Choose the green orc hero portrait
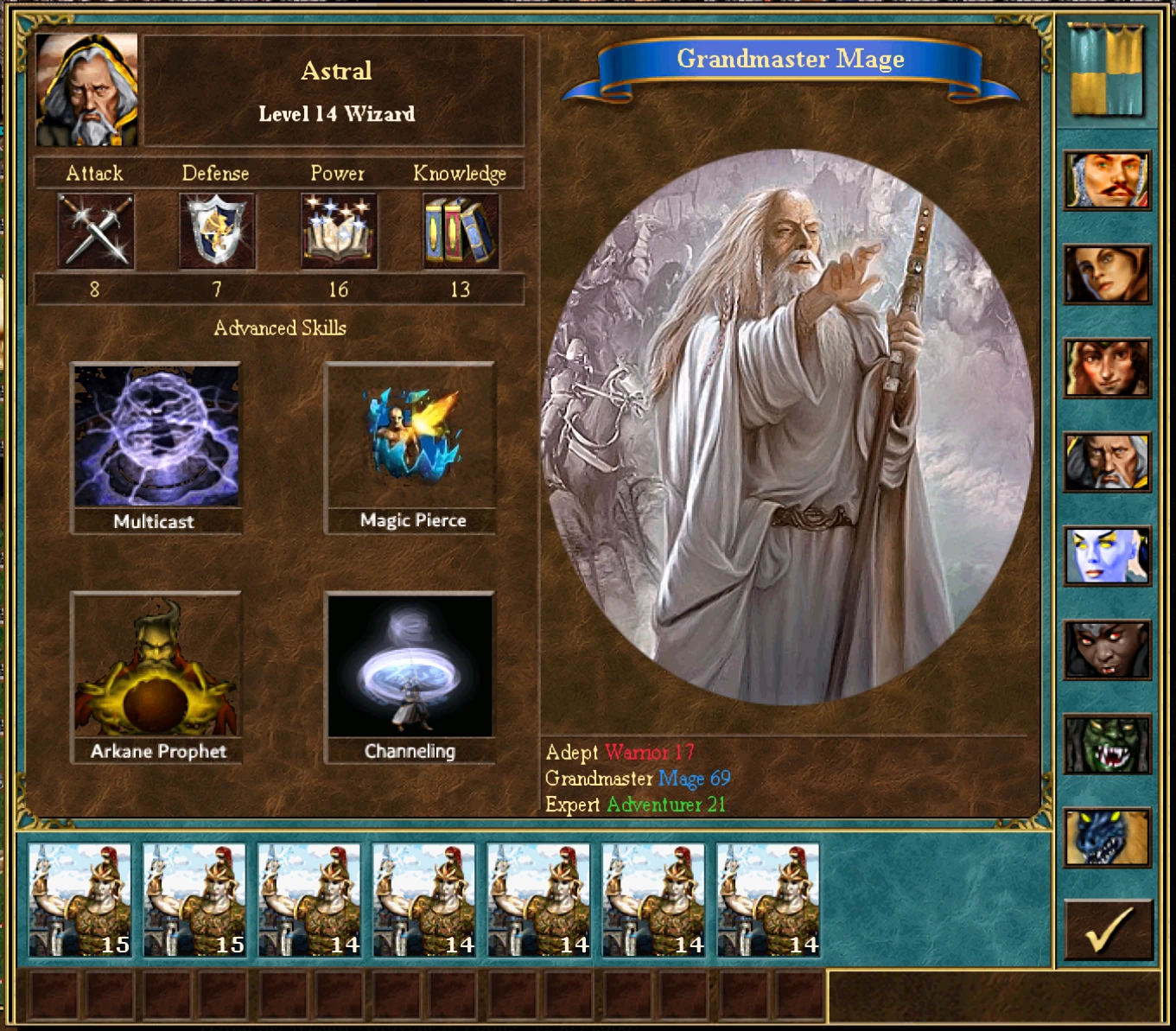 (x=1107, y=744)
